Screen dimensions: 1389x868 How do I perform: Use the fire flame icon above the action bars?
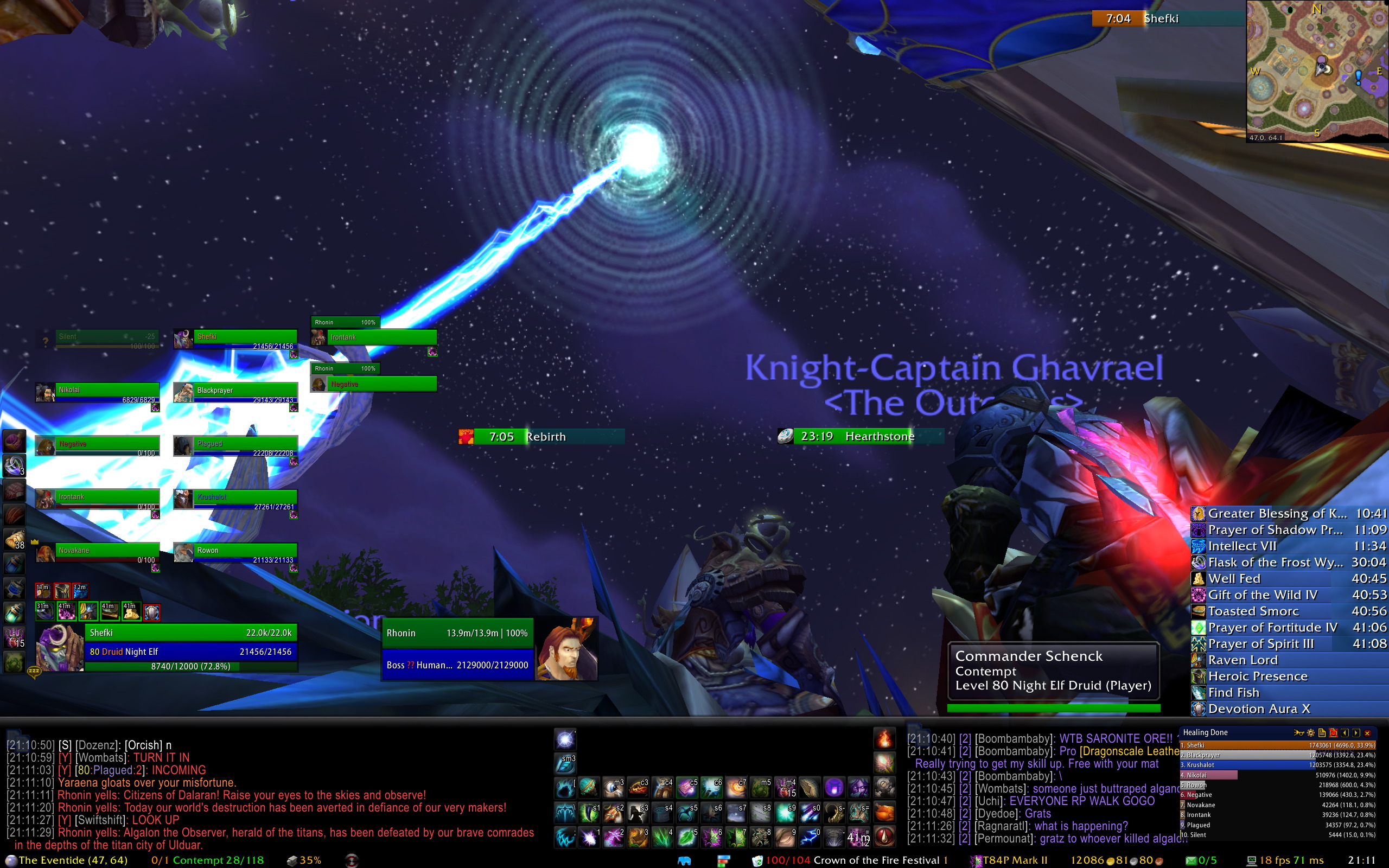(x=884, y=739)
